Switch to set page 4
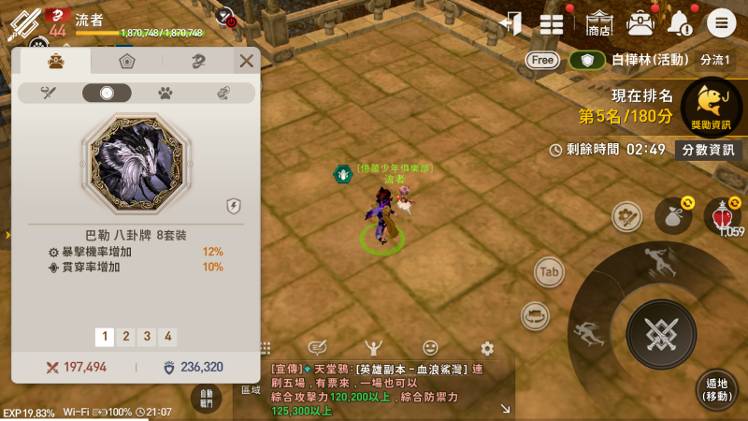This screenshot has height=421, width=748. (x=168, y=337)
